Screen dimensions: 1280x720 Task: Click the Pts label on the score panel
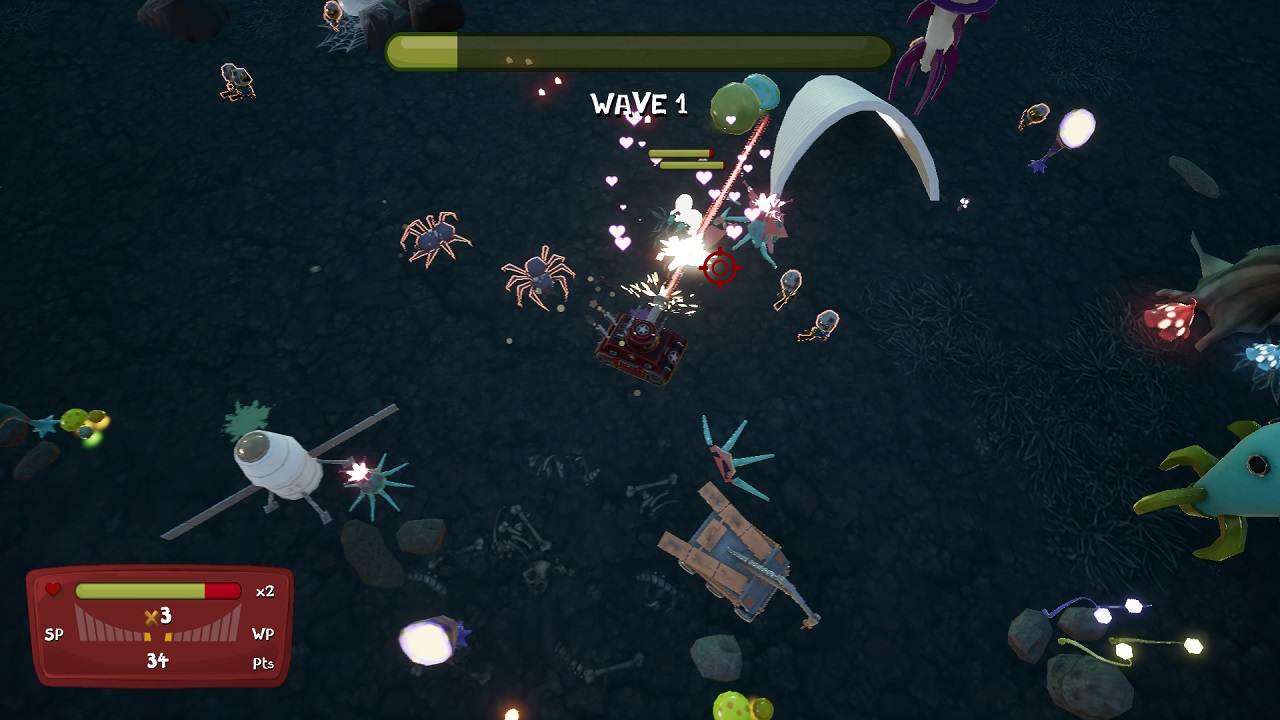262,662
